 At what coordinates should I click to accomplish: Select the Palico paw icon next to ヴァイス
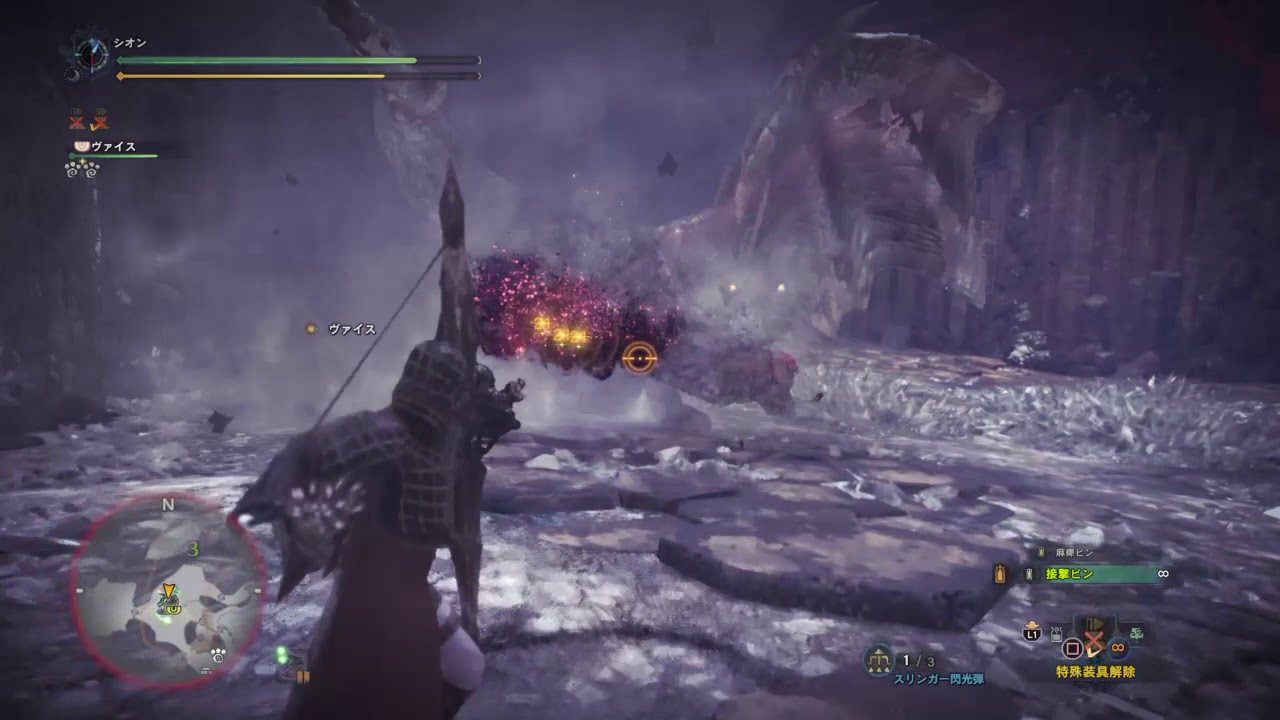[81, 147]
